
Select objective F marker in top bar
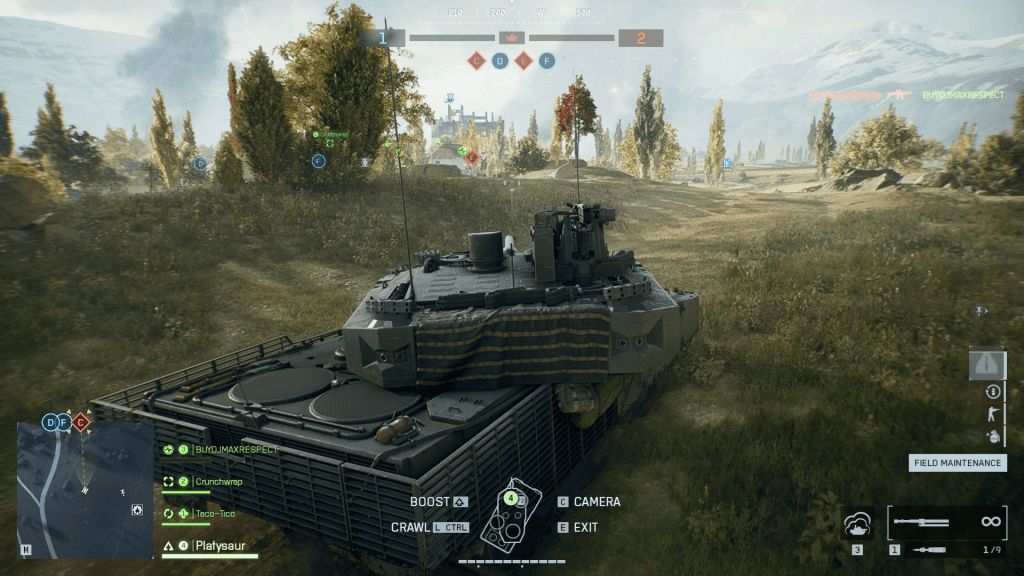(546, 61)
